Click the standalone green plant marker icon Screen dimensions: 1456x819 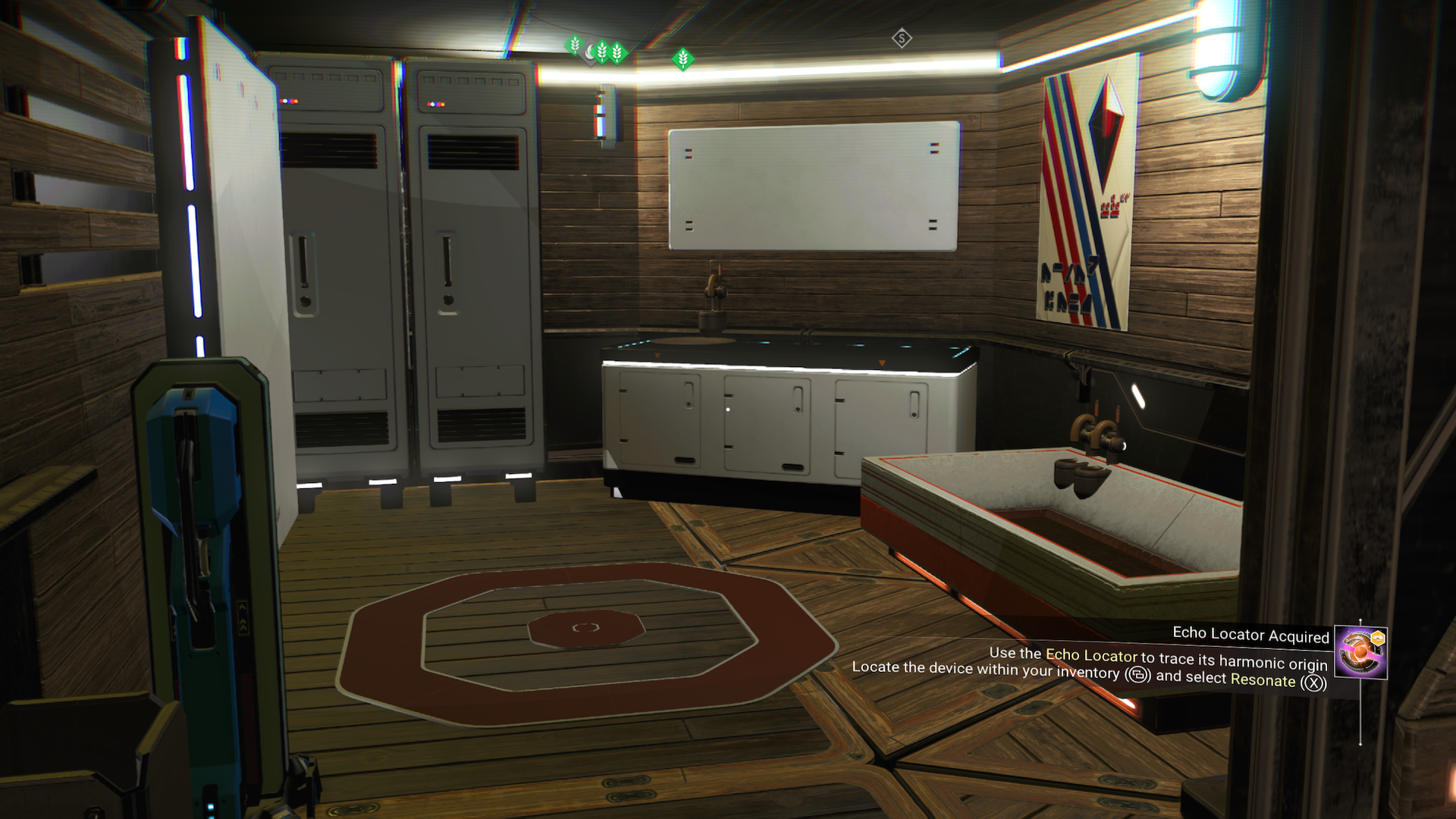[682, 59]
